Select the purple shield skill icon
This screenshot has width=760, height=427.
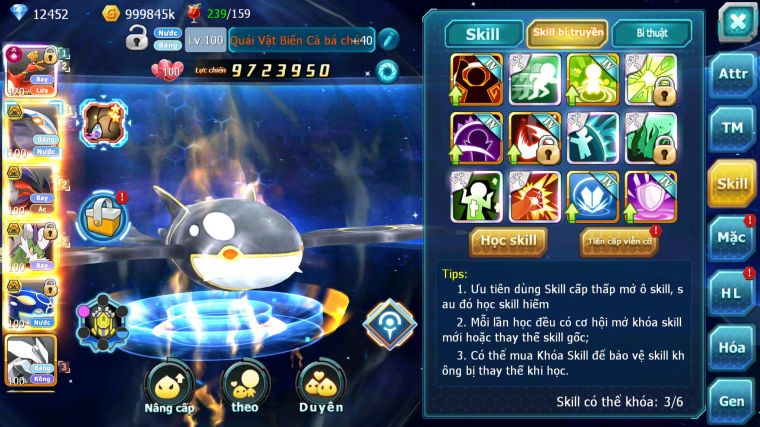pos(651,196)
